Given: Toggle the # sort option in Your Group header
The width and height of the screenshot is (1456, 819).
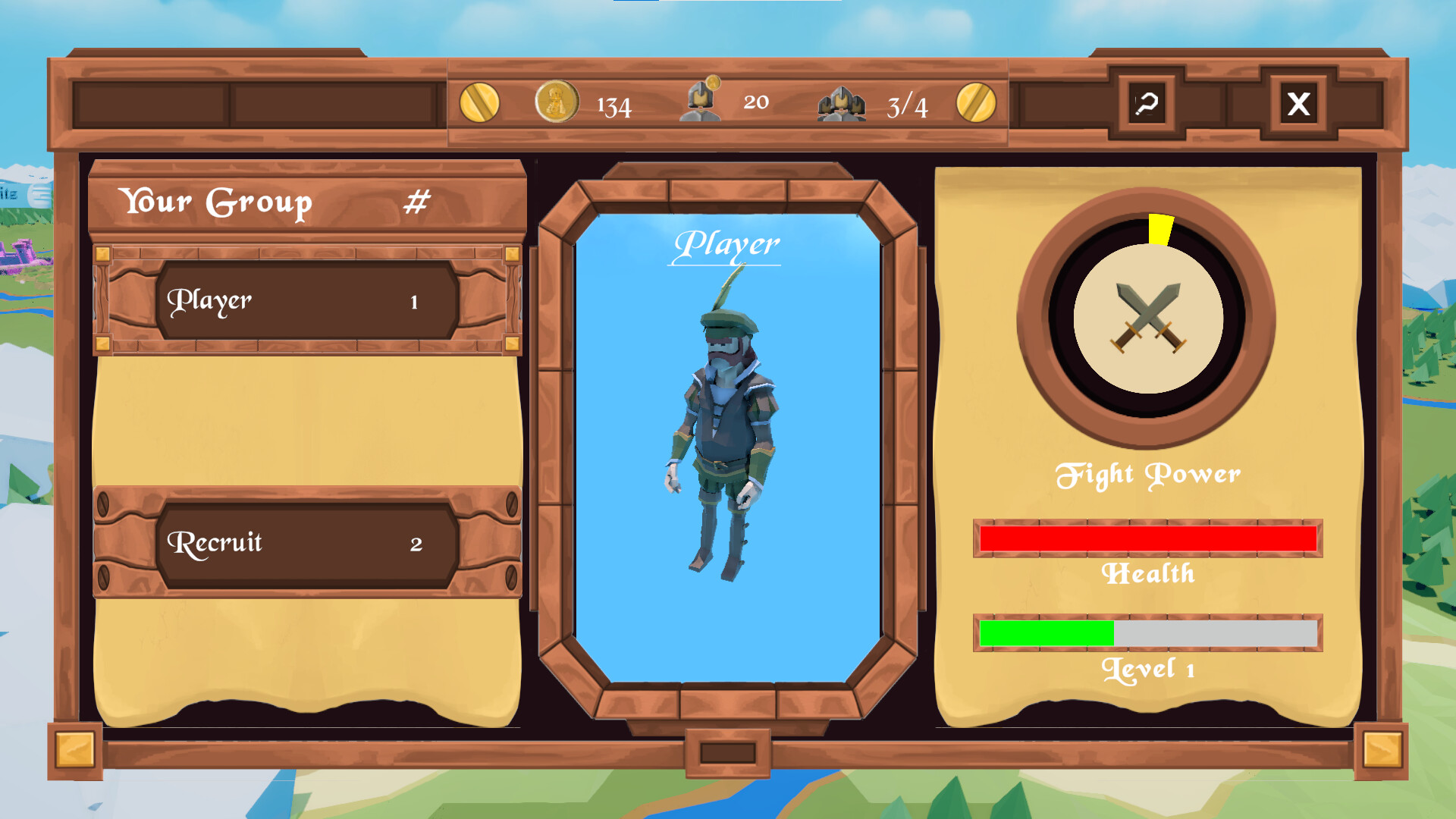Looking at the screenshot, I should coord(418,201).
